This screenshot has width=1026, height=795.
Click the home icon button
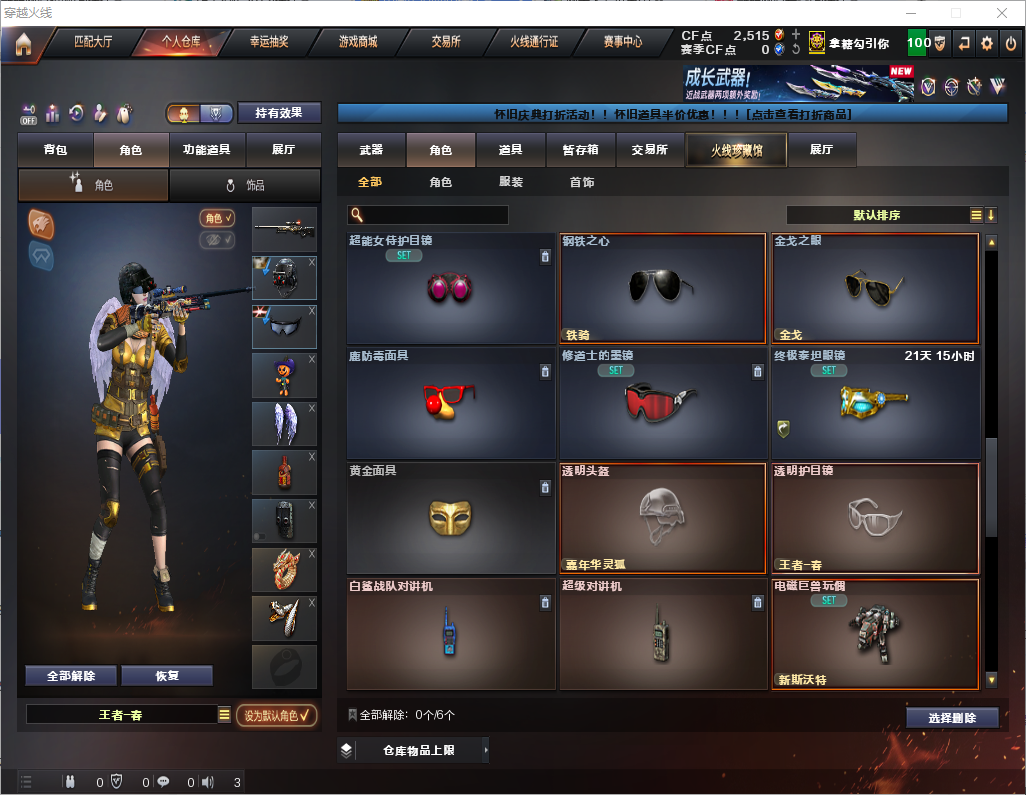point(22,43)
